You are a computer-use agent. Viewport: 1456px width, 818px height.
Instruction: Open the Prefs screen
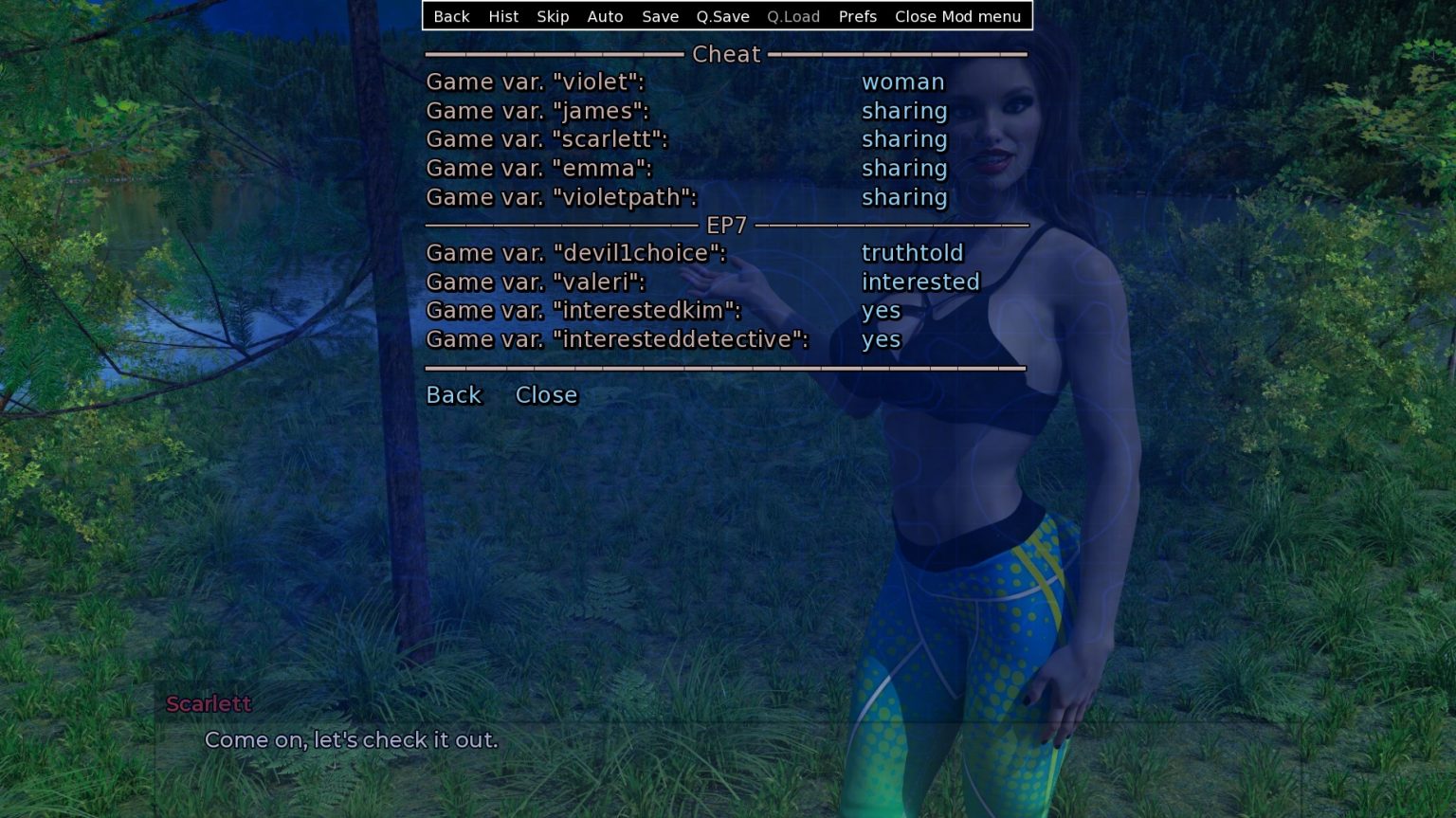point(857,16)
